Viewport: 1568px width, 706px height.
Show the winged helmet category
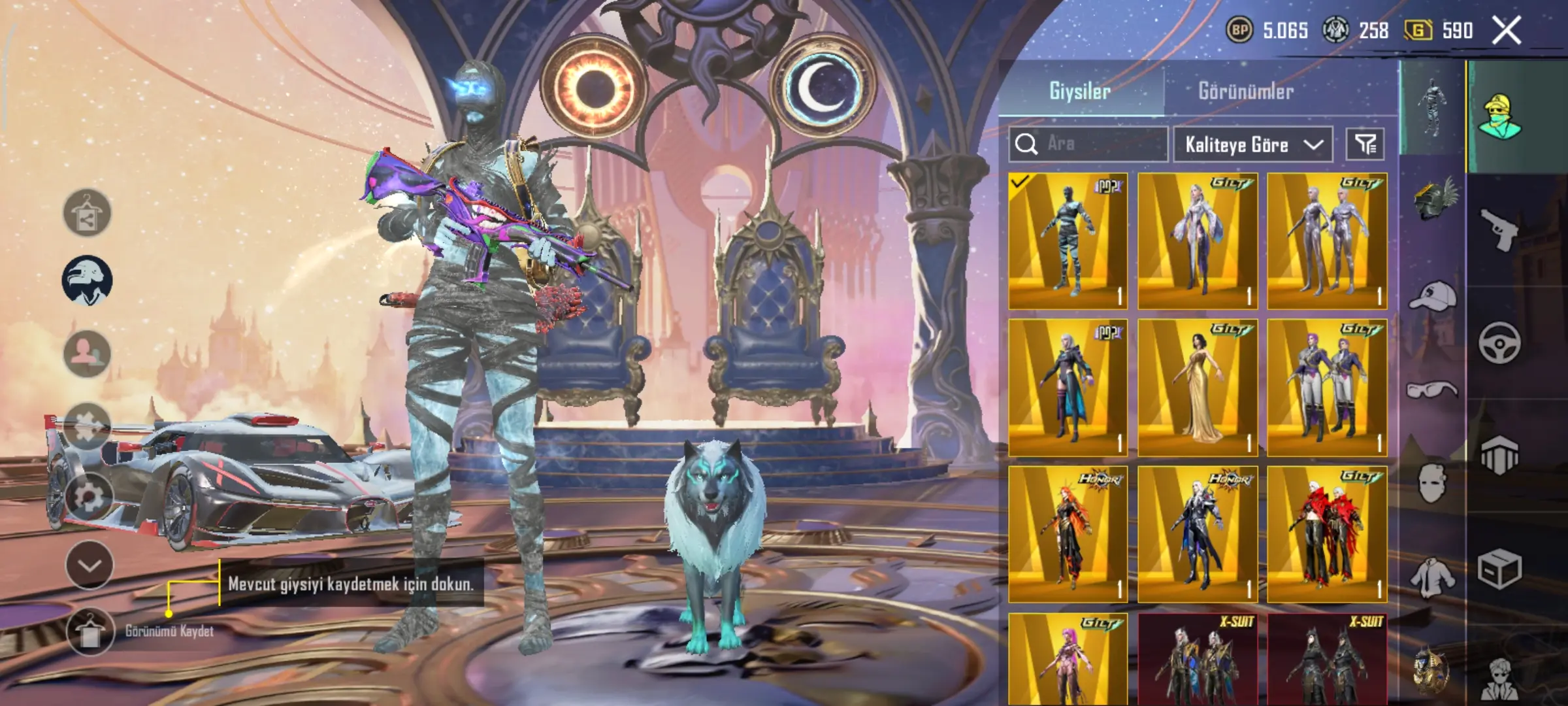(x=1433, y=198)
